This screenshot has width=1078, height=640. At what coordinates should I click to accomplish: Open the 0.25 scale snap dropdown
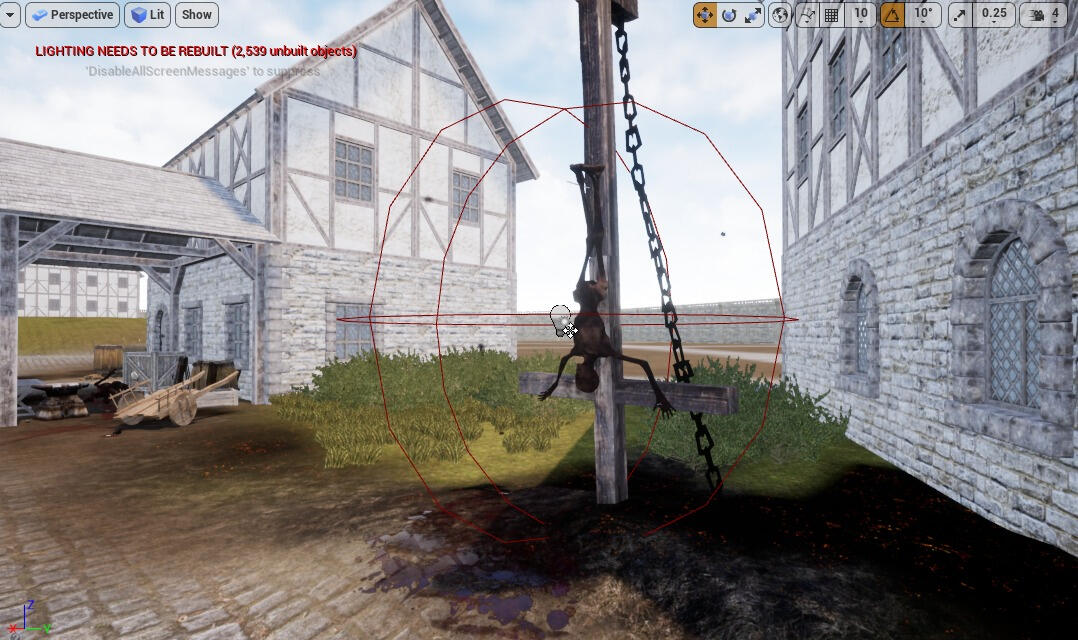click(994, 15)
